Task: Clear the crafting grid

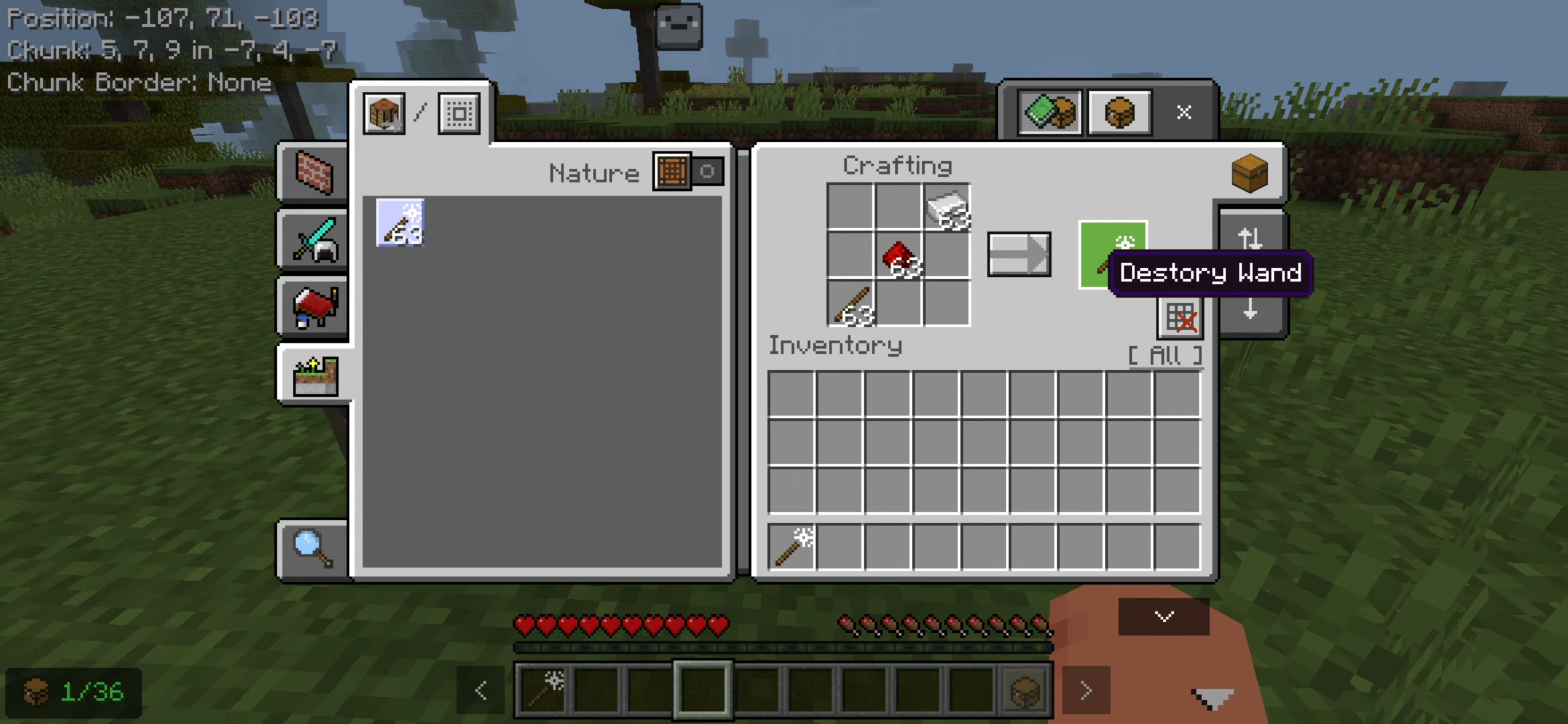Action: tap(1180, 318)
